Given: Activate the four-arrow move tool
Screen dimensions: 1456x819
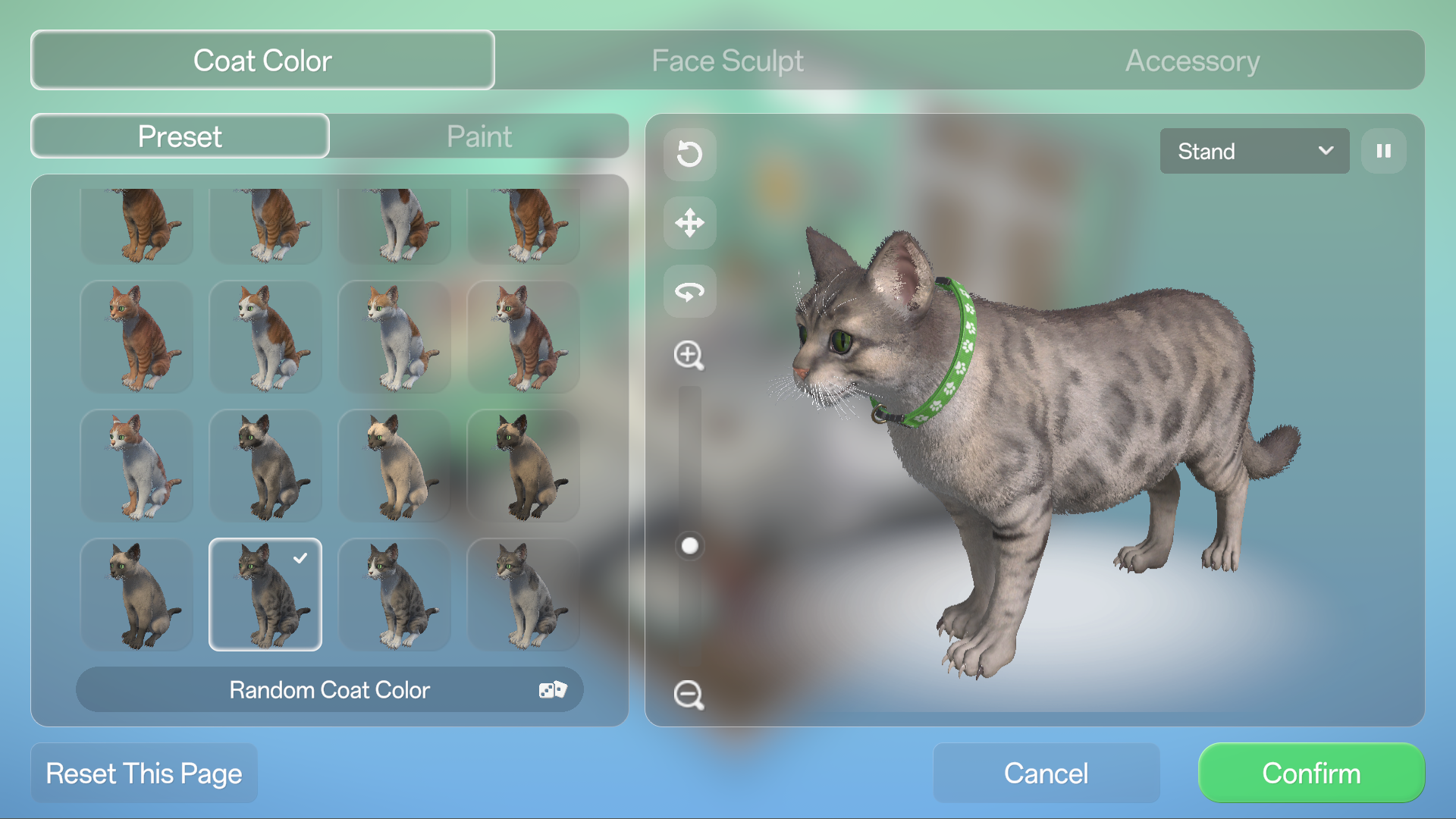Looking at the screenshot, I should coord(689,223).
